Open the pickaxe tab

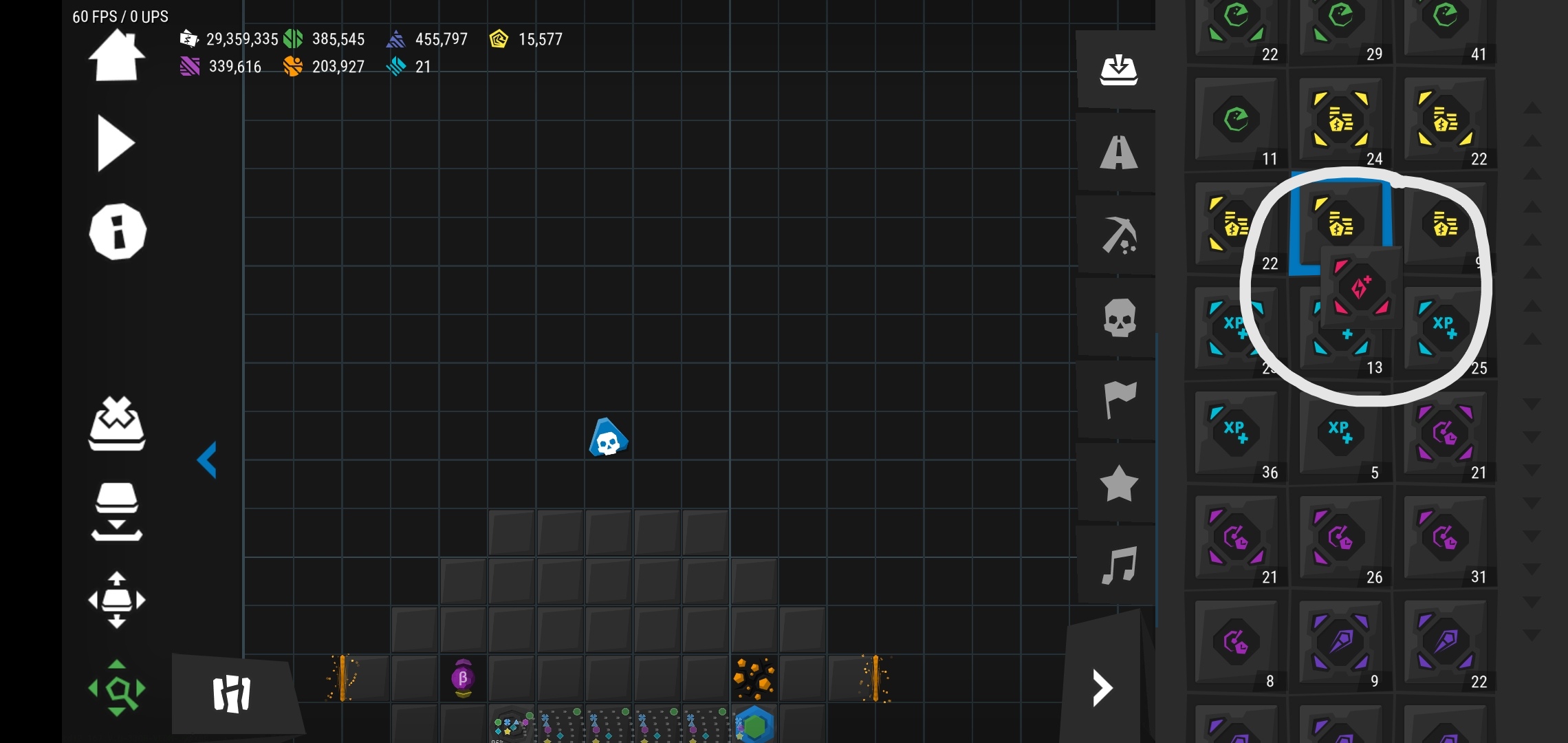tap(1118, 235)
